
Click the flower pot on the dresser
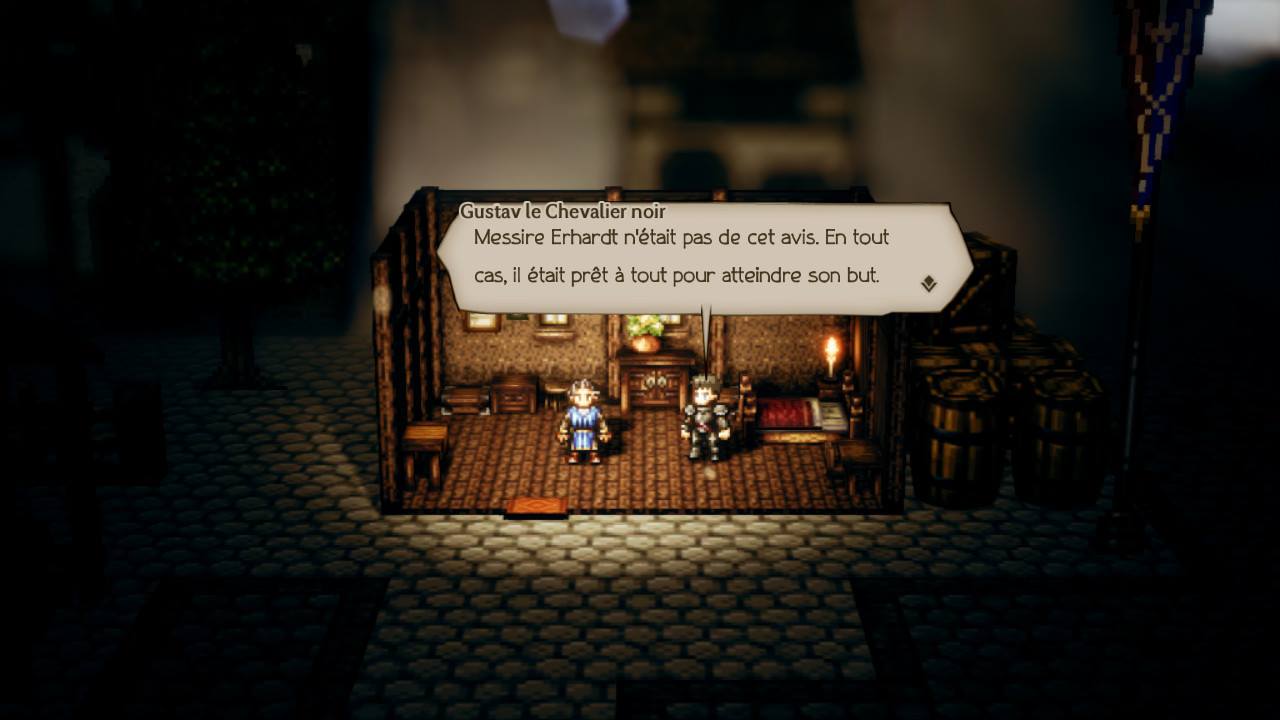point(645,335)
